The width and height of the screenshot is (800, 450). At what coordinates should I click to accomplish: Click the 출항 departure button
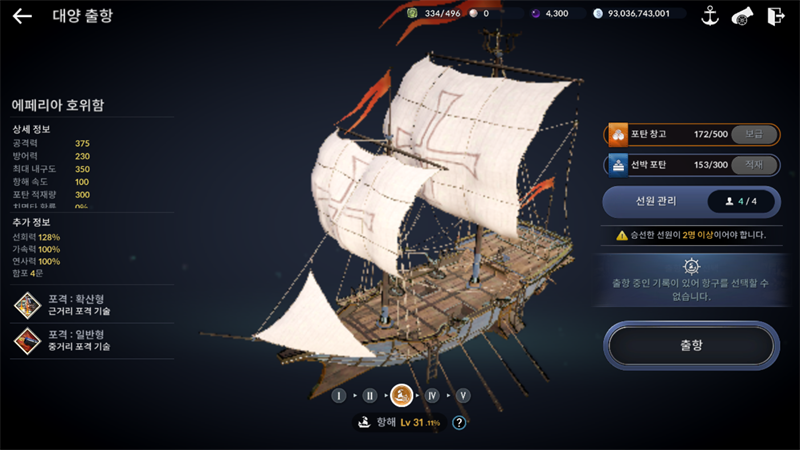click(690, 345)
